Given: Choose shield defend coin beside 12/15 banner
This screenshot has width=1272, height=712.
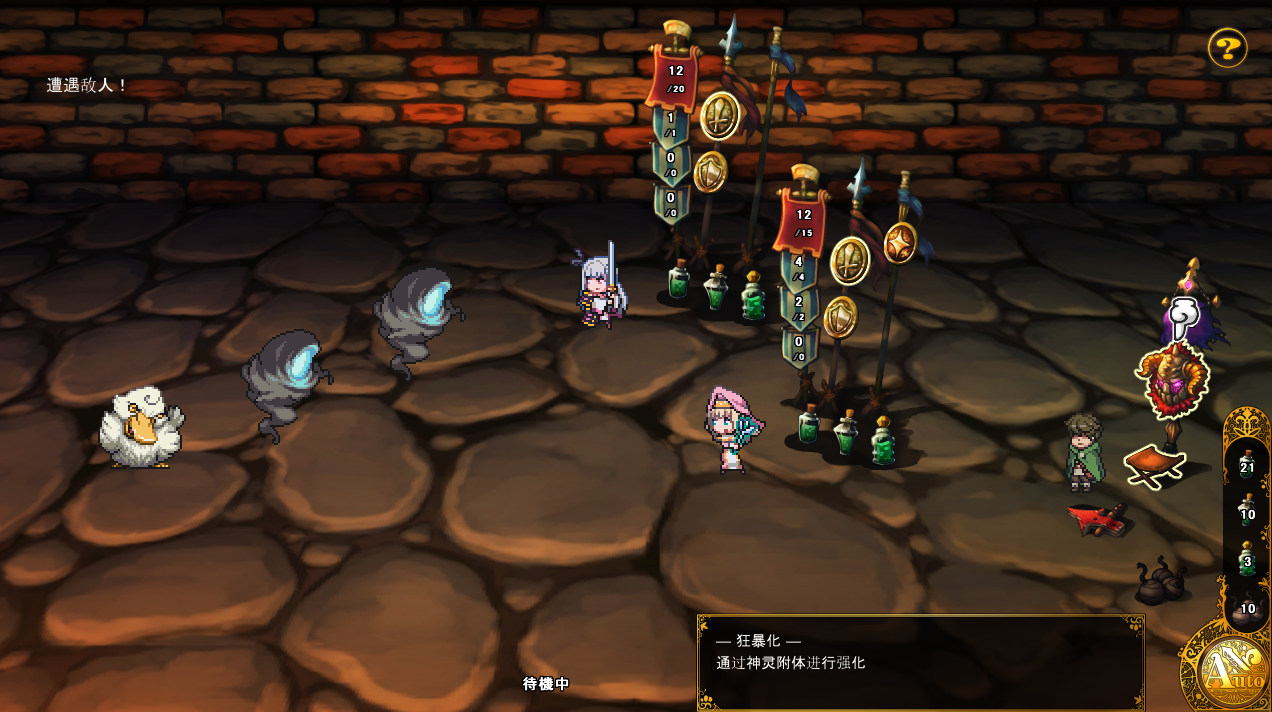Looking at the screenshot, I should tap(840, 317).
